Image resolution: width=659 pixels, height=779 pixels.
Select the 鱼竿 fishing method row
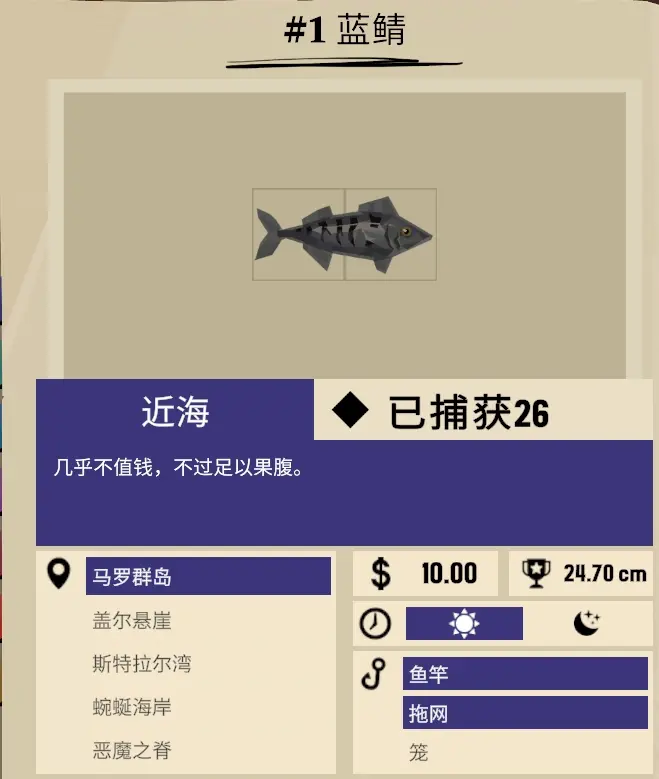525,674
